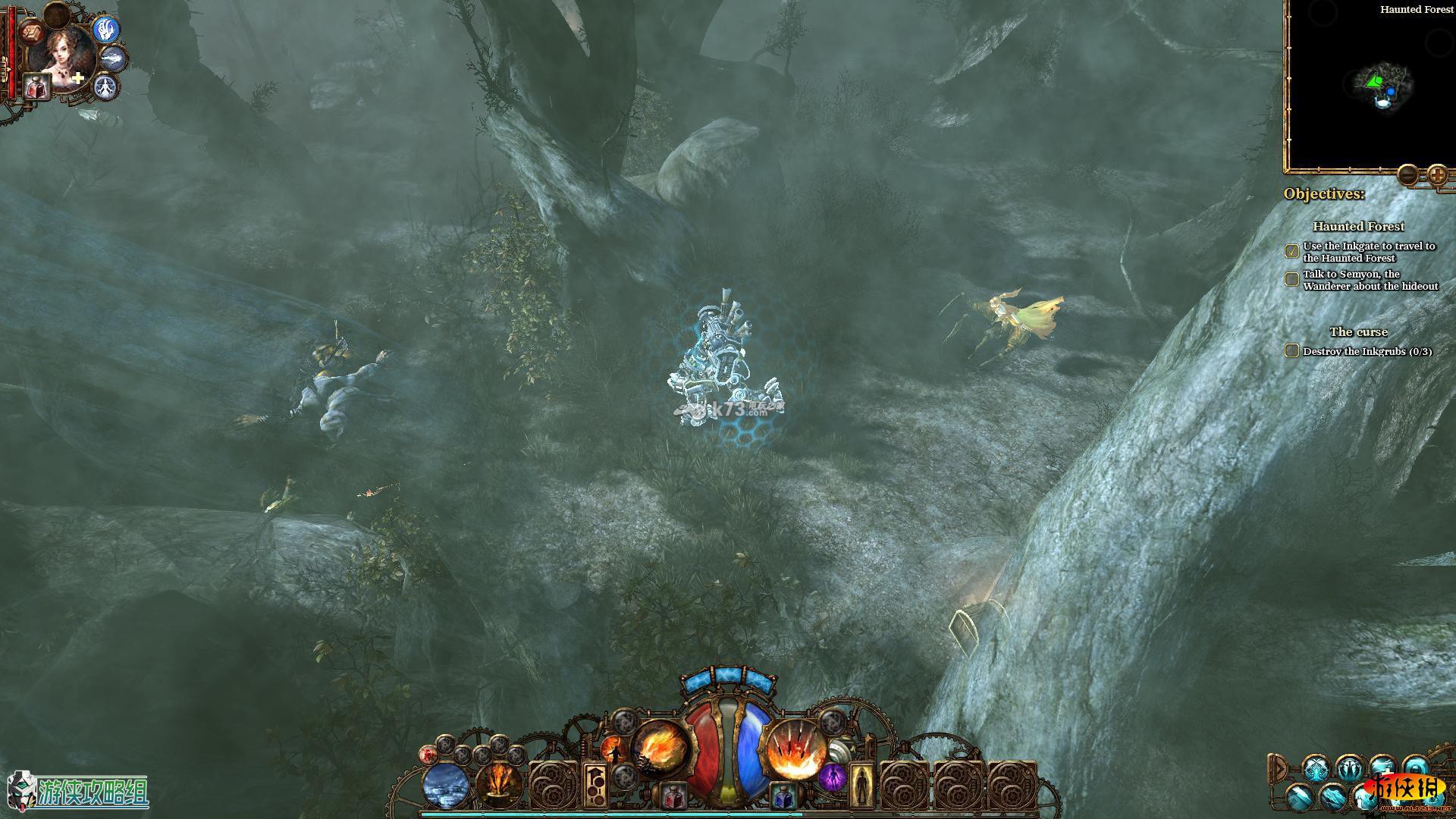The image size is (1456, 819).
Task: Toggle the Talk to Semyon objective checkbox
Action: tap(1291, 279)
